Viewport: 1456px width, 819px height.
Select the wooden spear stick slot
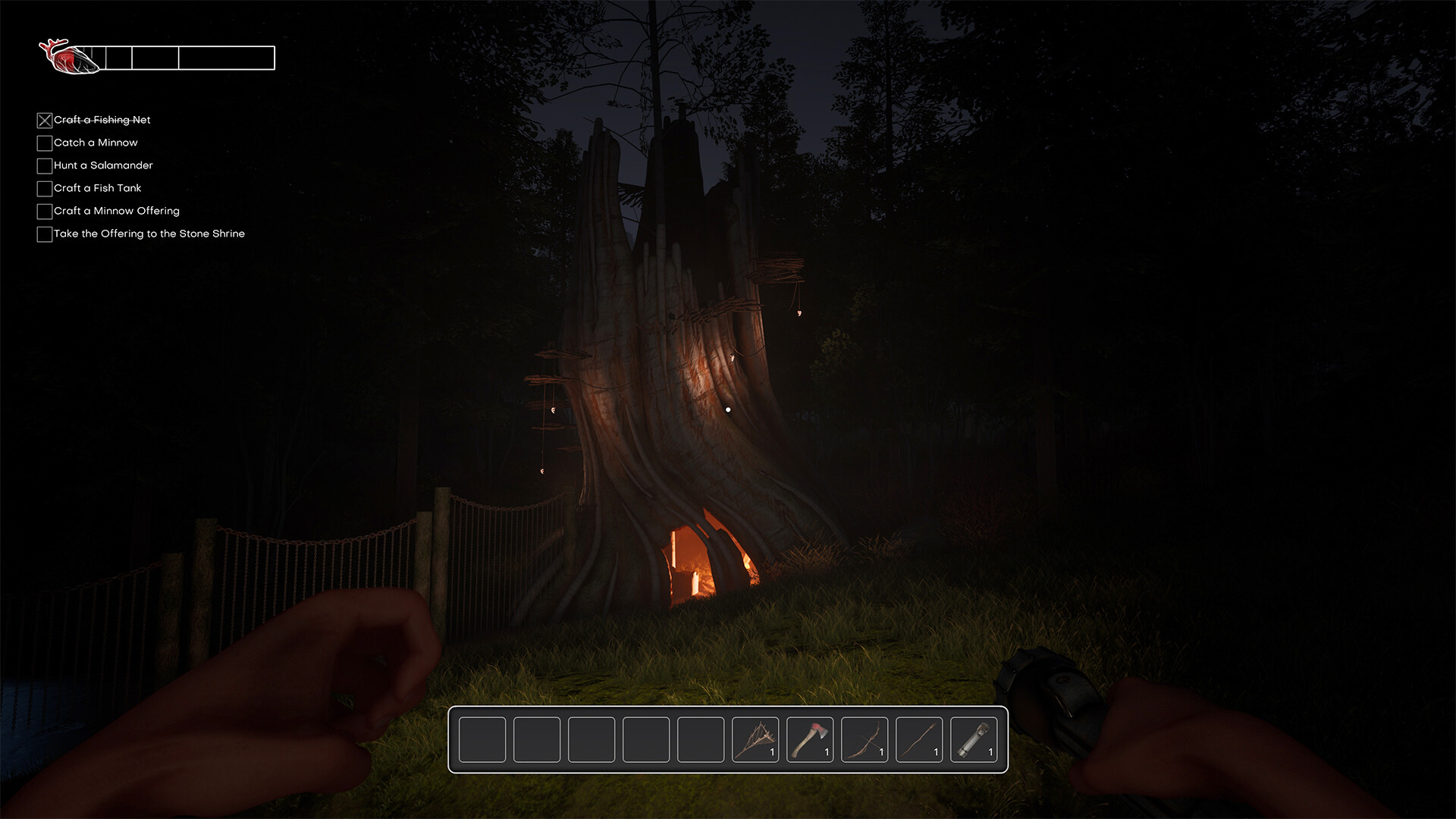919,739
